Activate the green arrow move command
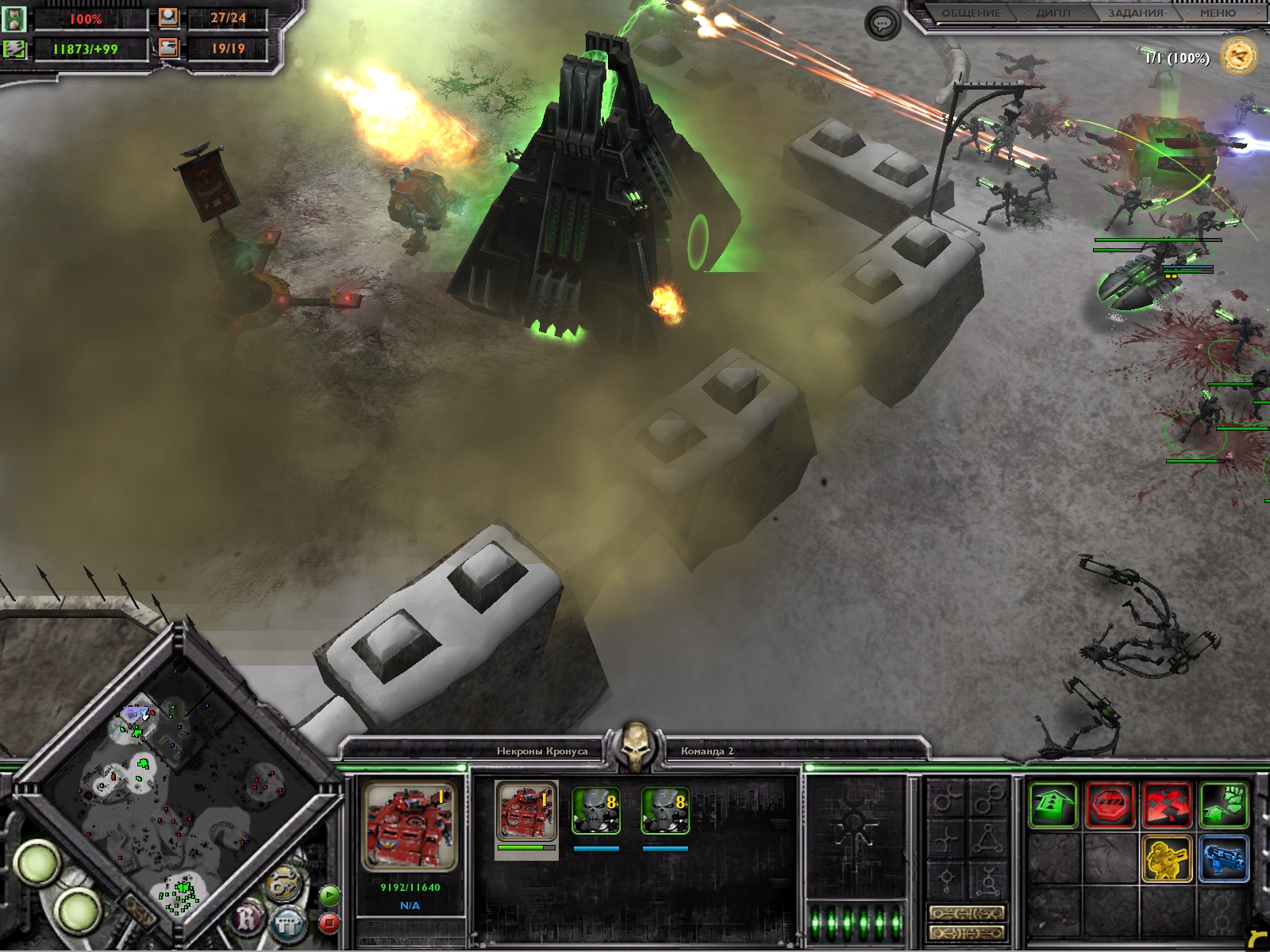Image resolution: width=1270 pixels, height=952 pixels. point(1053,805)
